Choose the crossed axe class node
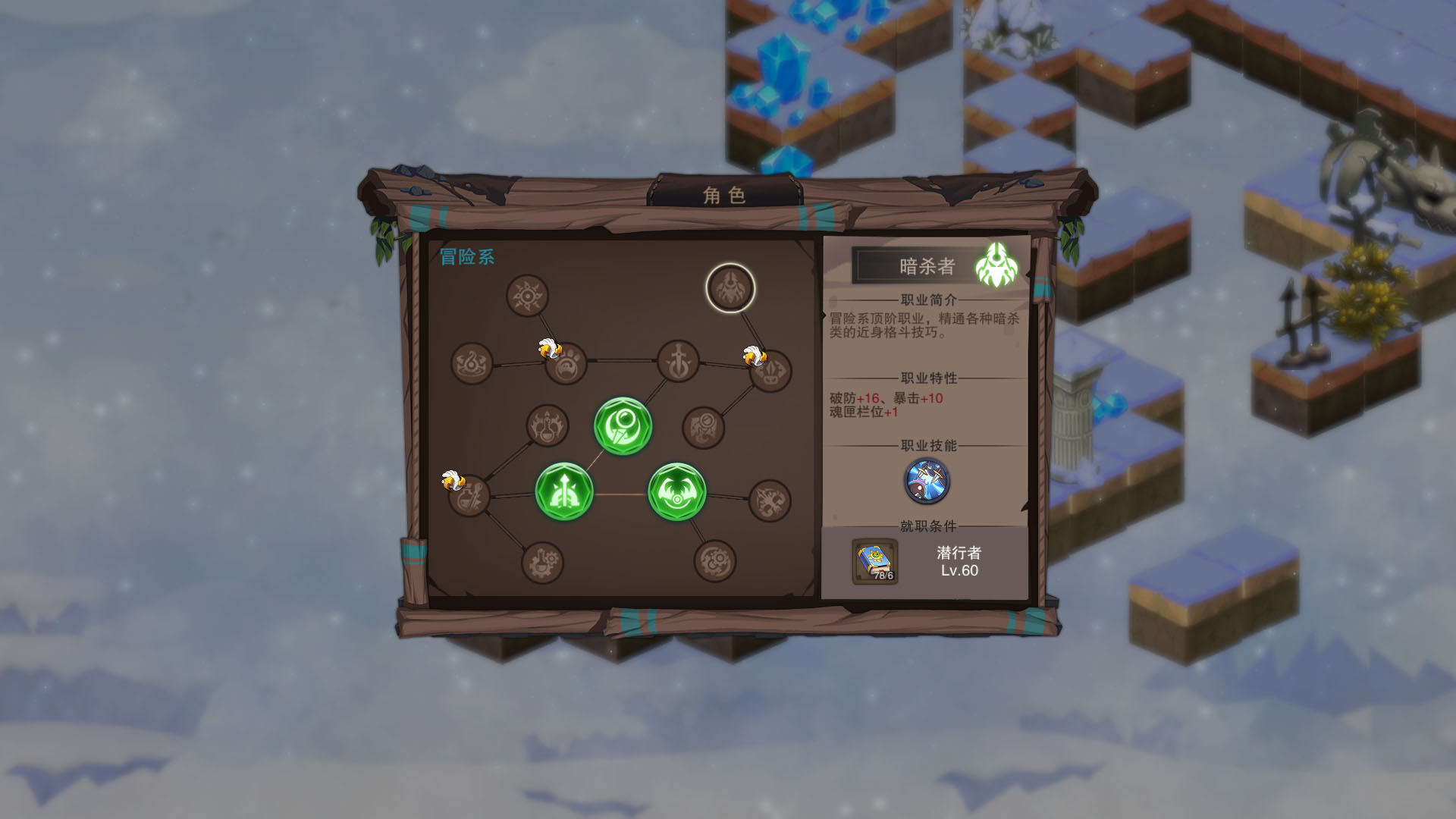 (770, 501)
